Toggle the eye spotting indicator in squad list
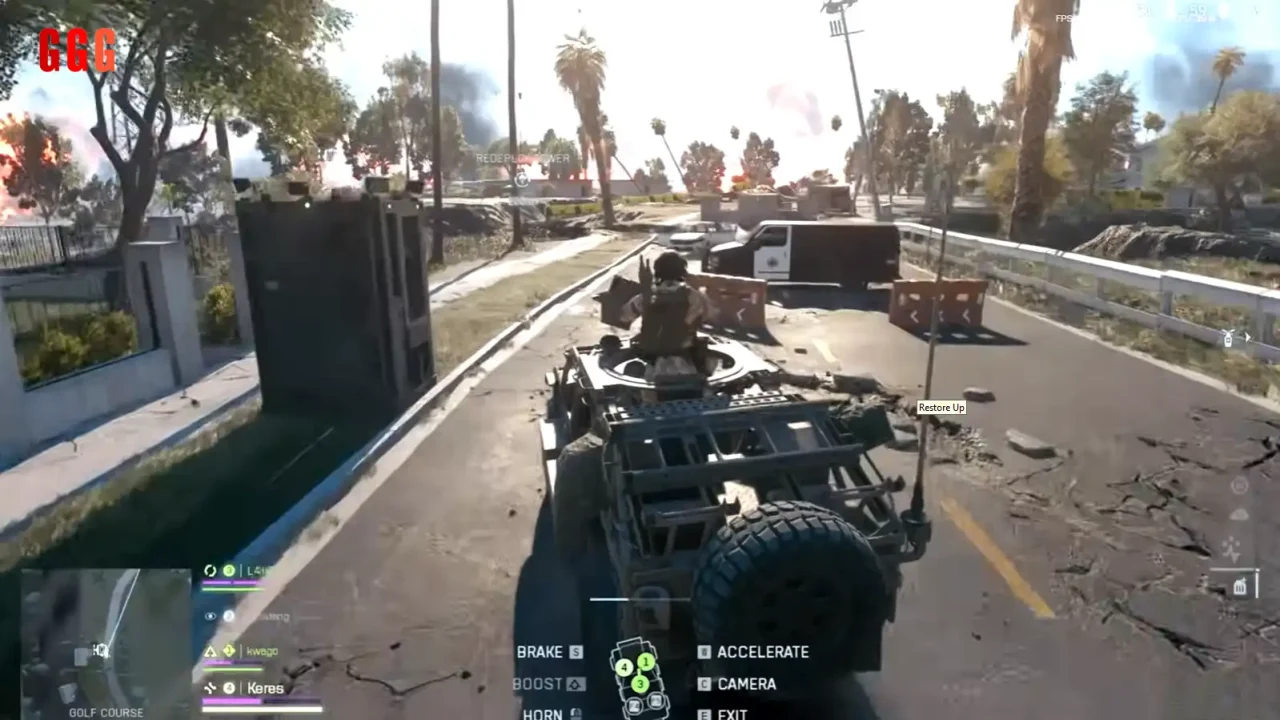Image resolution: width=1280 pixels, height=720 pixels. coord(210,617)
